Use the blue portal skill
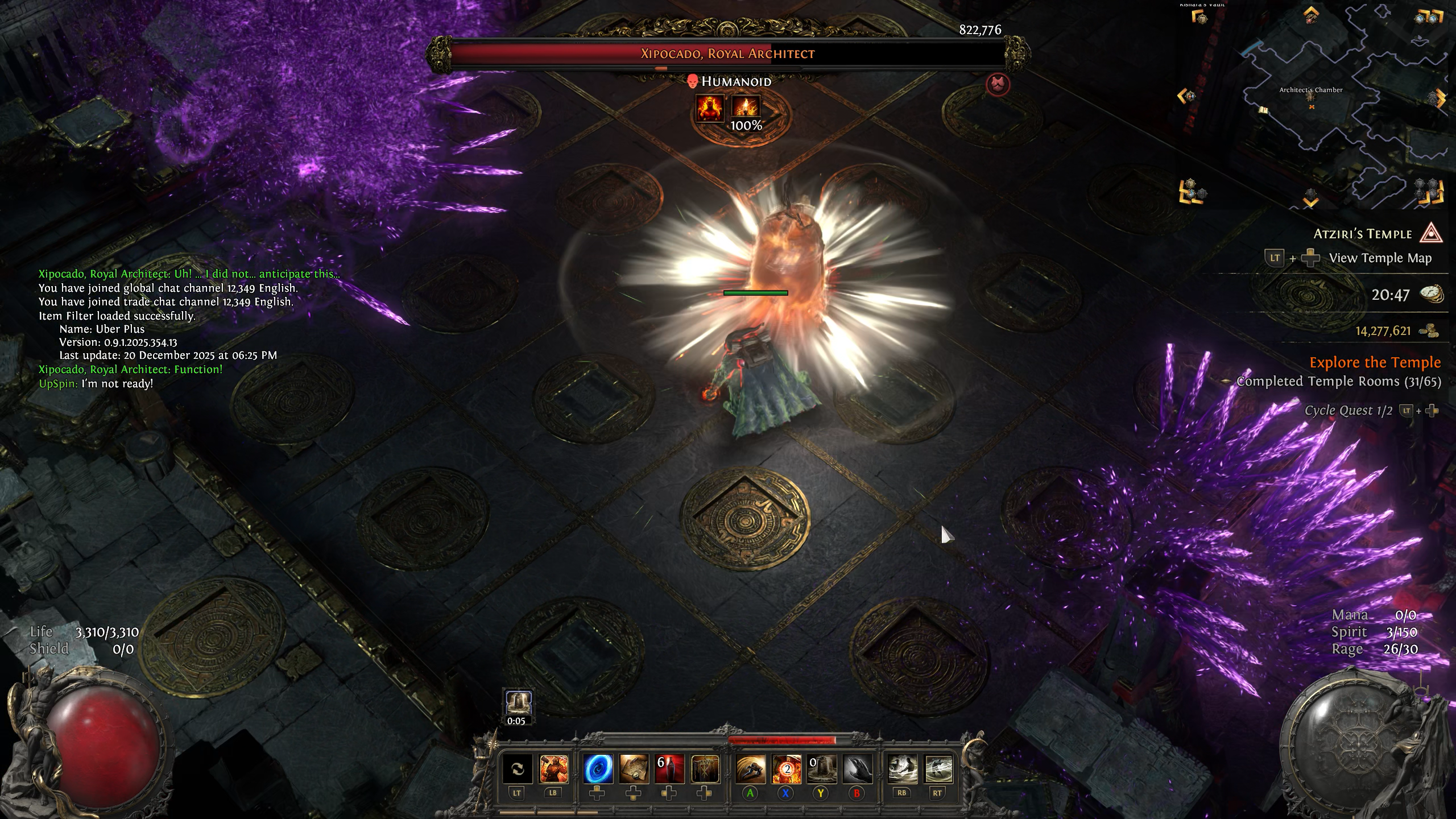The height and width of the screenshot is (819, 1456). 598,769
